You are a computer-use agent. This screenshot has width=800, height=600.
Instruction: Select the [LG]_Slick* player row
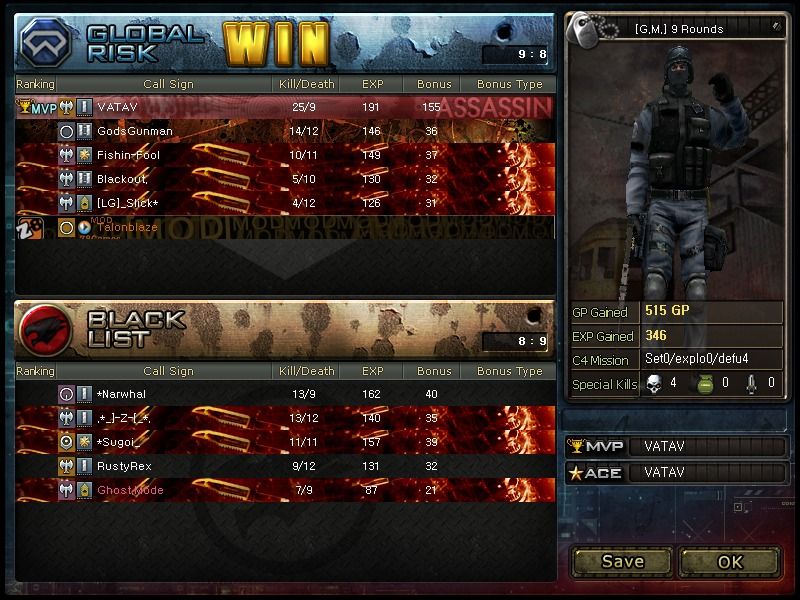click(285, 203)
